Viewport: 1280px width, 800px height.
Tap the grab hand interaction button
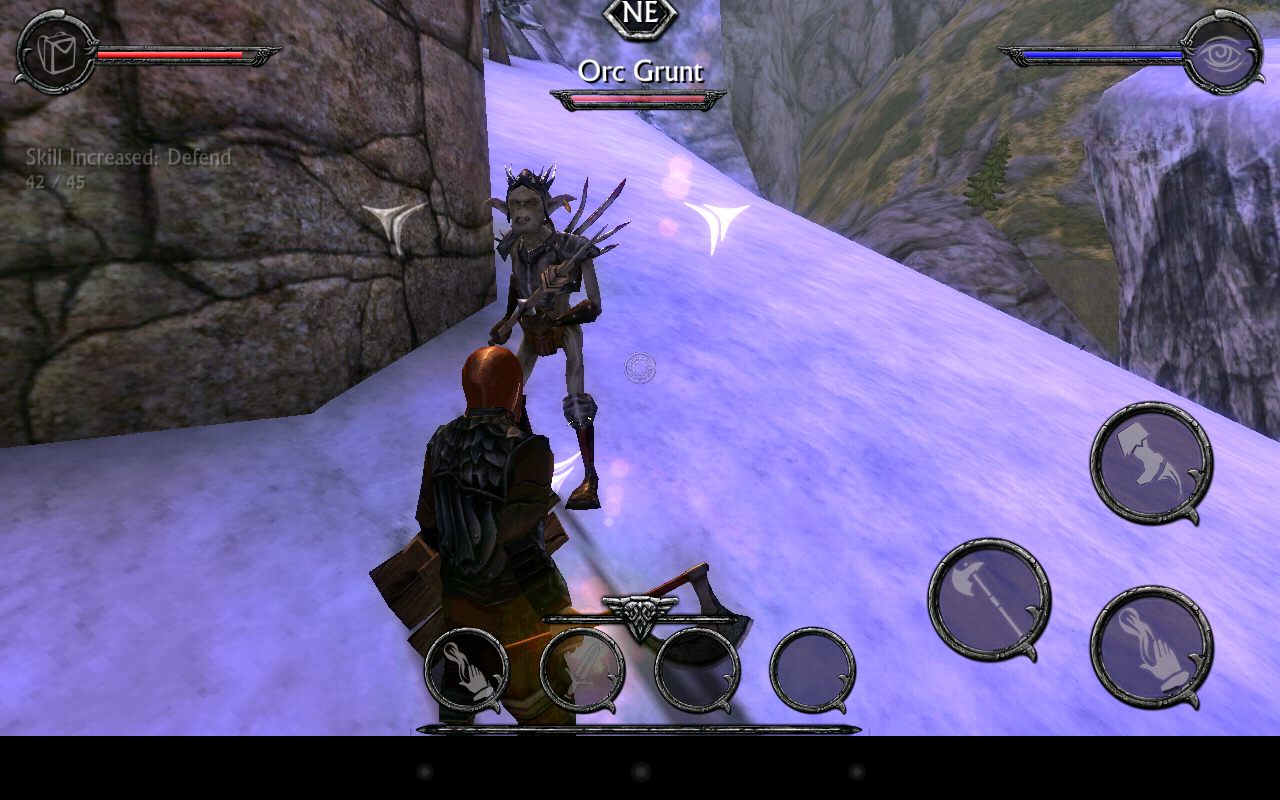pos(1150,650)
